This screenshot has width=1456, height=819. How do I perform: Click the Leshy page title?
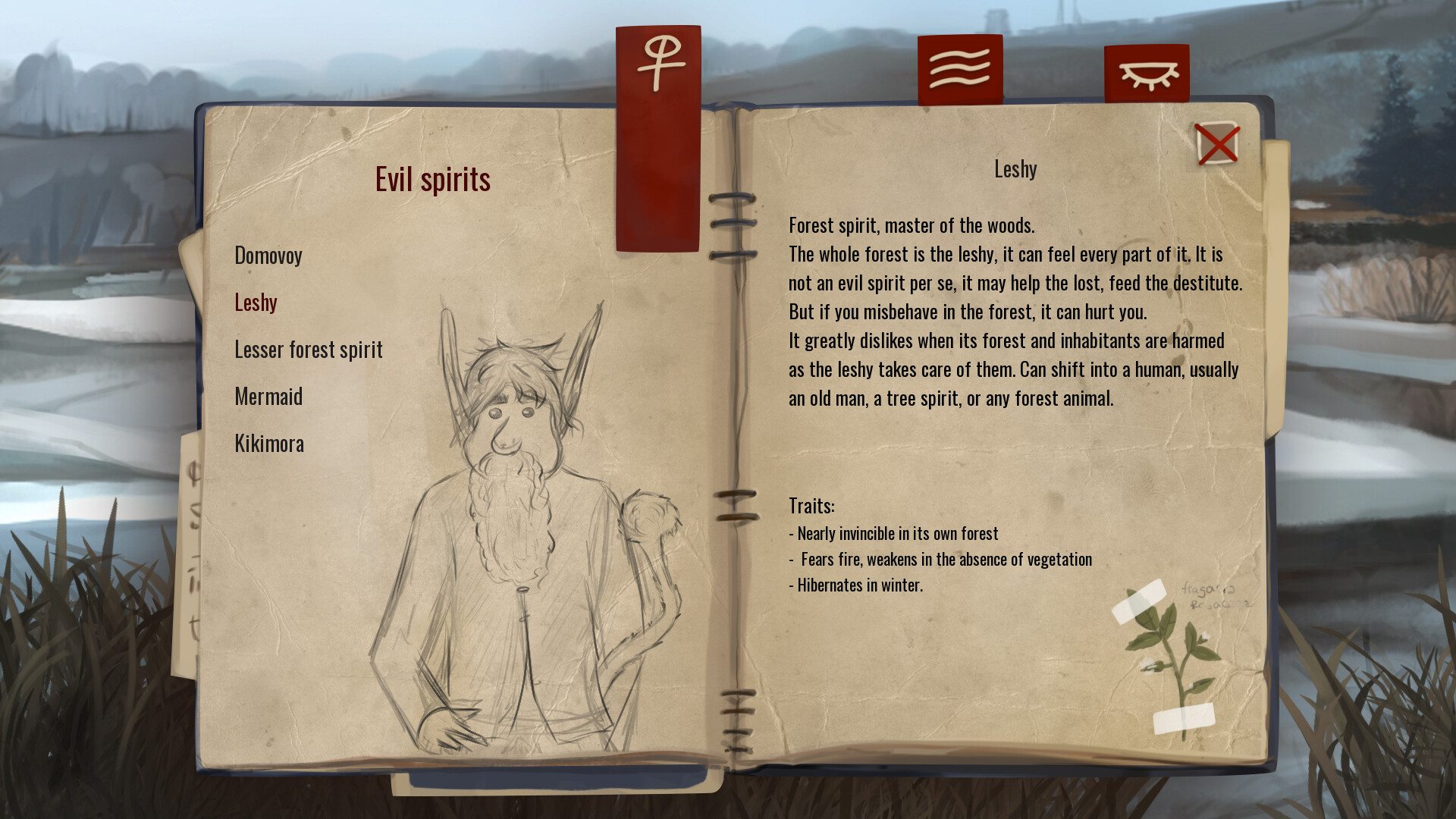pyautogui.click(x=1015, y=169)
